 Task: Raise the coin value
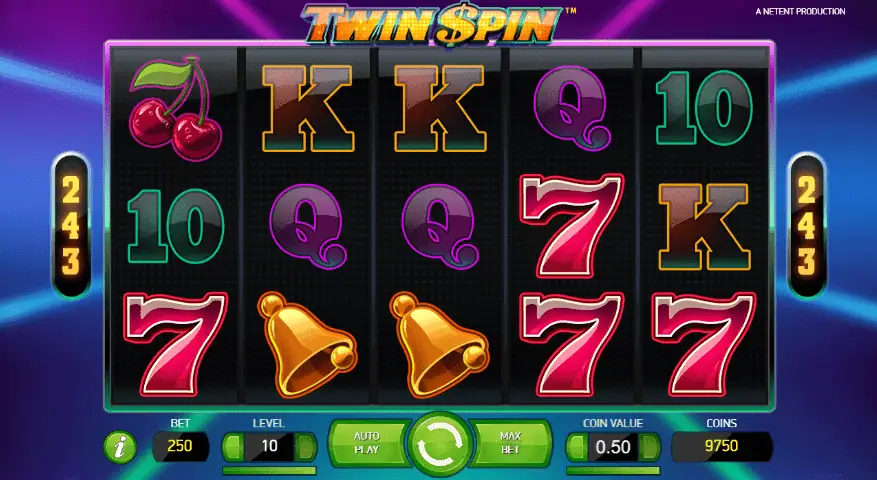[x=650, y=446]
